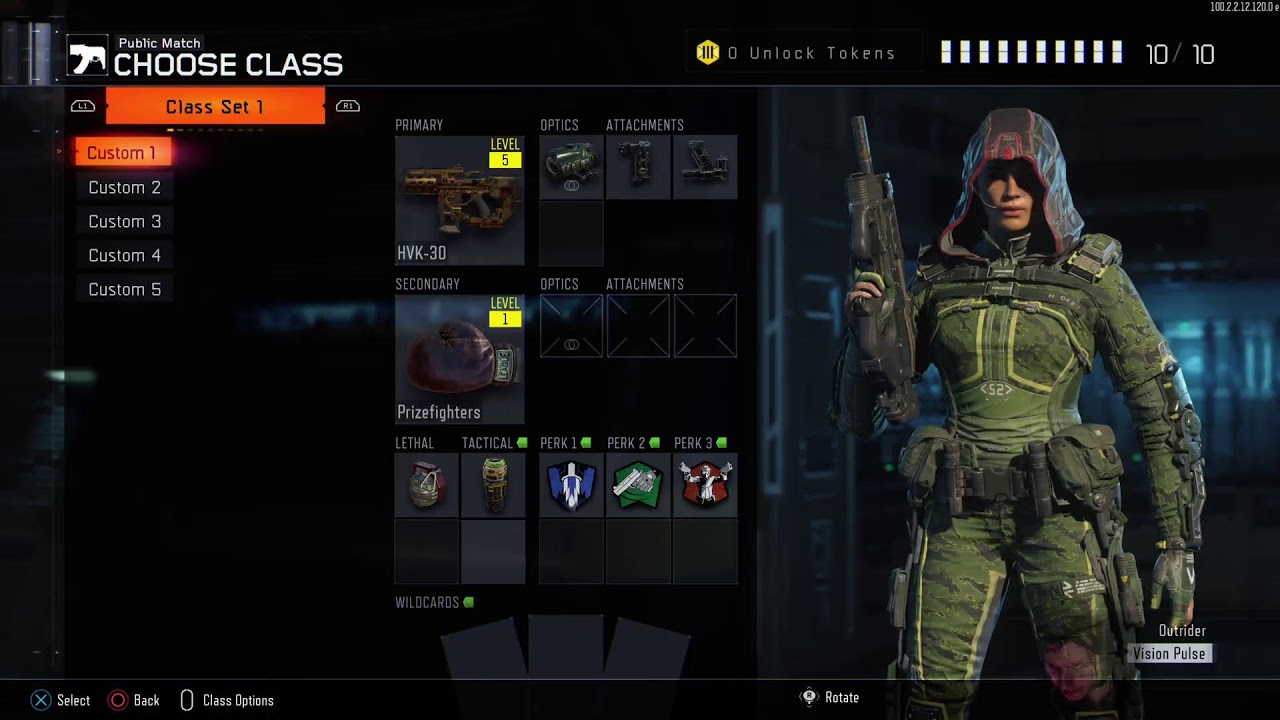Open the green Perk 2 icon
Viewport: 1280px width, 720px height.
point(638,485)
